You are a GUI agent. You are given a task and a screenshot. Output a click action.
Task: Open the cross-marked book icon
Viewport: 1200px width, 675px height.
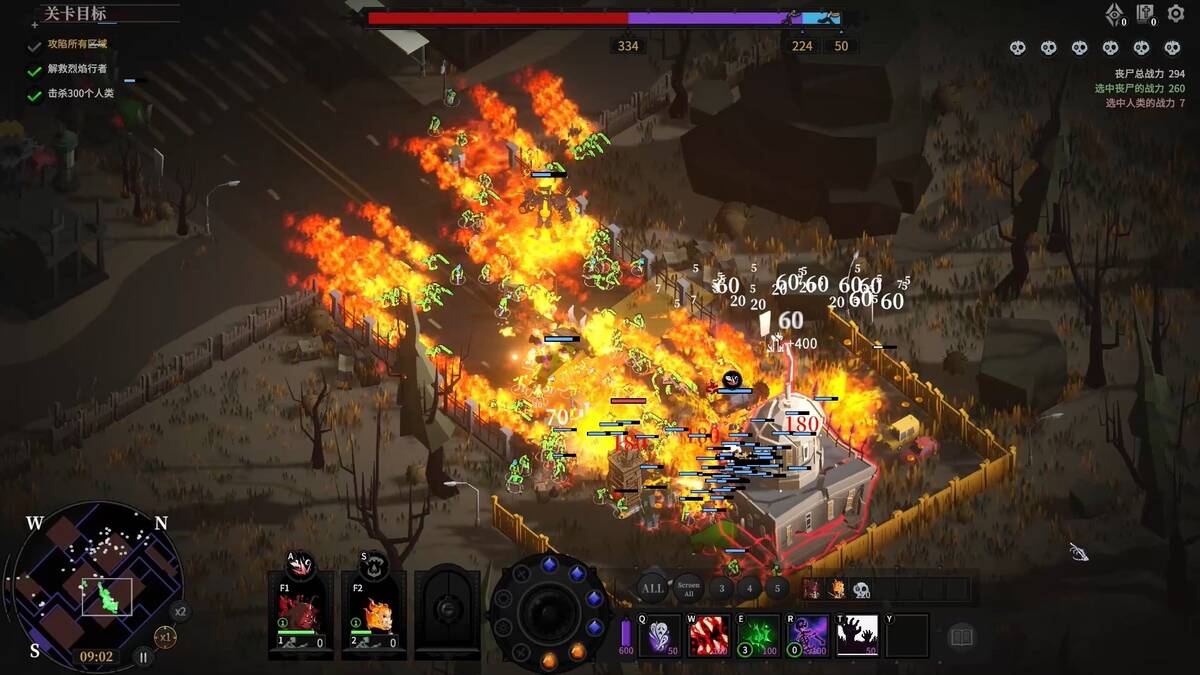pos(1145,15)
